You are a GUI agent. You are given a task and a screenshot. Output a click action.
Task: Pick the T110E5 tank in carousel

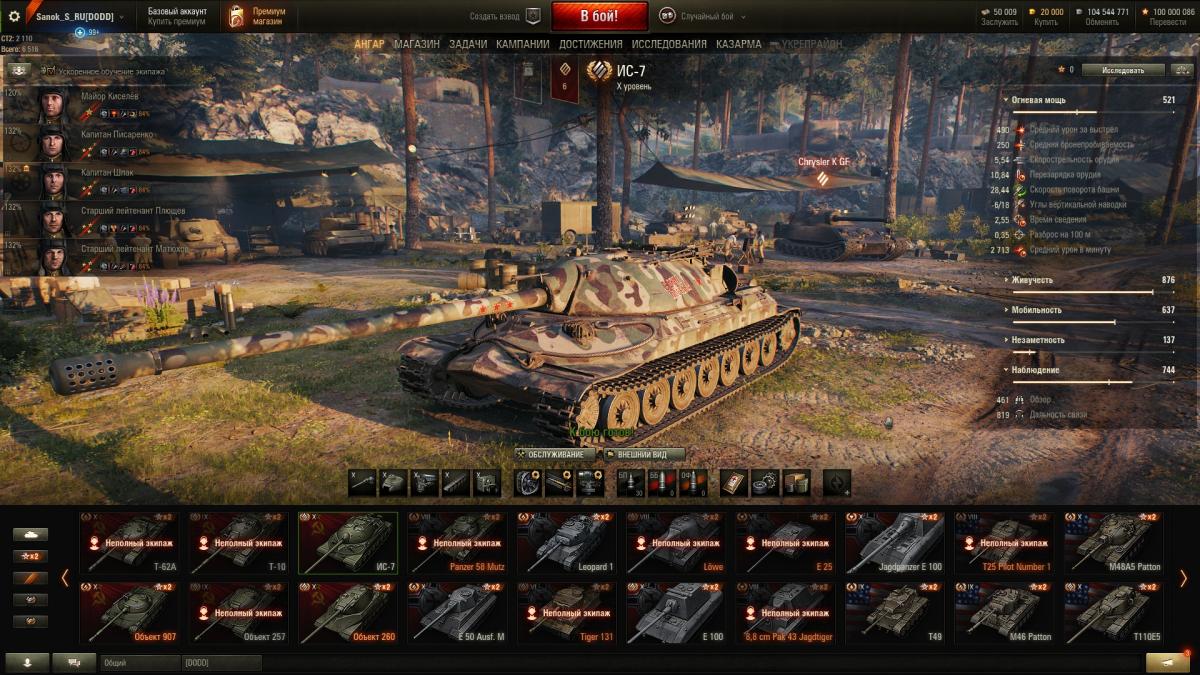click(1113, 613)
